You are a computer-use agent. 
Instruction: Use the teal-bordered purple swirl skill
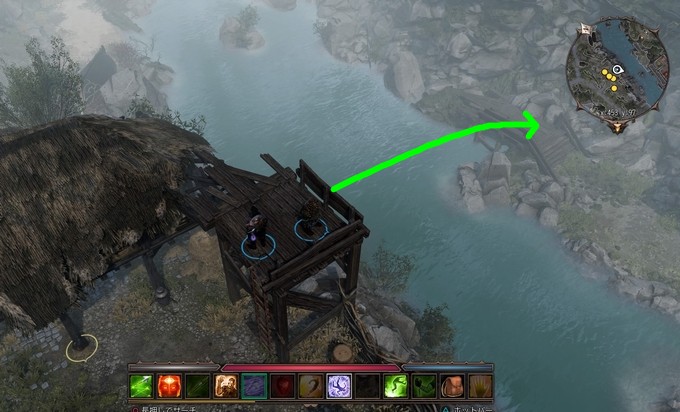click(x=254, y=386)
